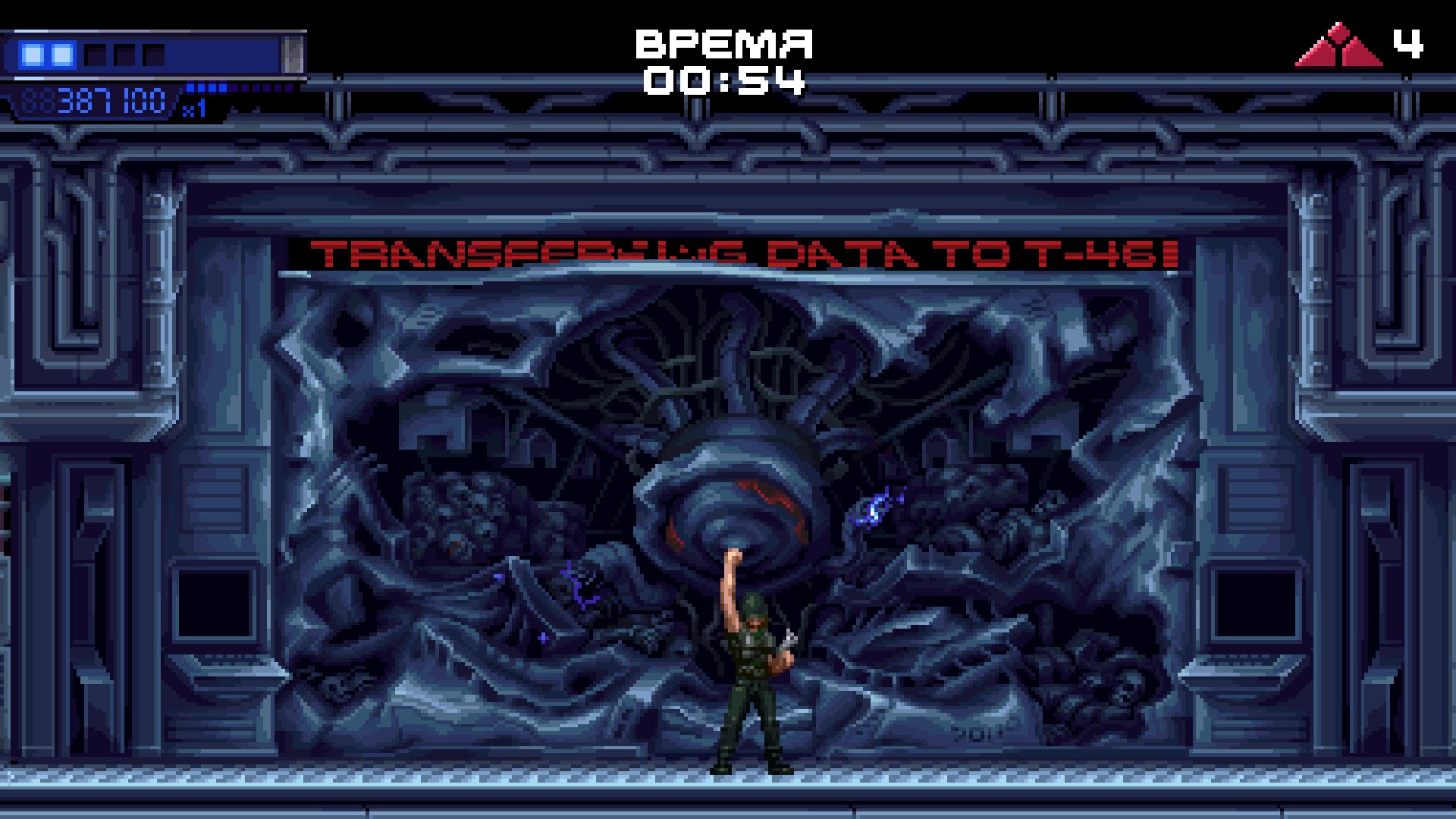Toggle an empty dark segment of the health bar
This screenshot has height=819, width=1456.
coord(93,53)
